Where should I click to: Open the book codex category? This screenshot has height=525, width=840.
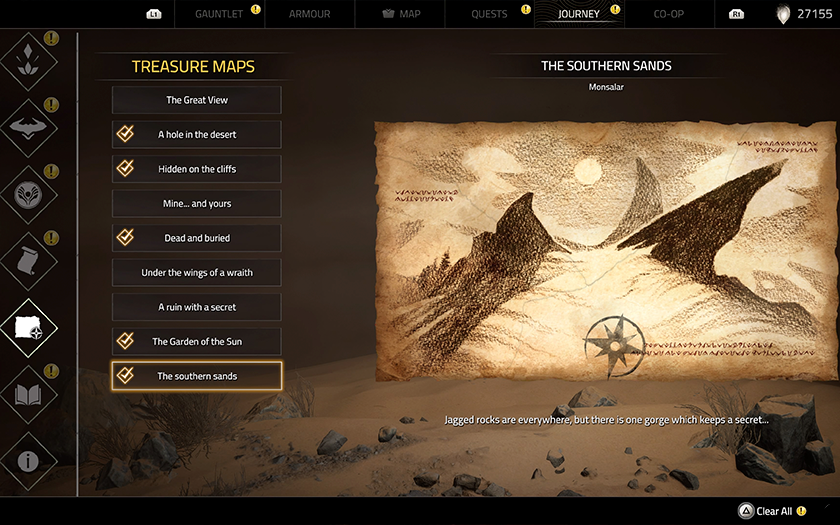click(28, 393)
